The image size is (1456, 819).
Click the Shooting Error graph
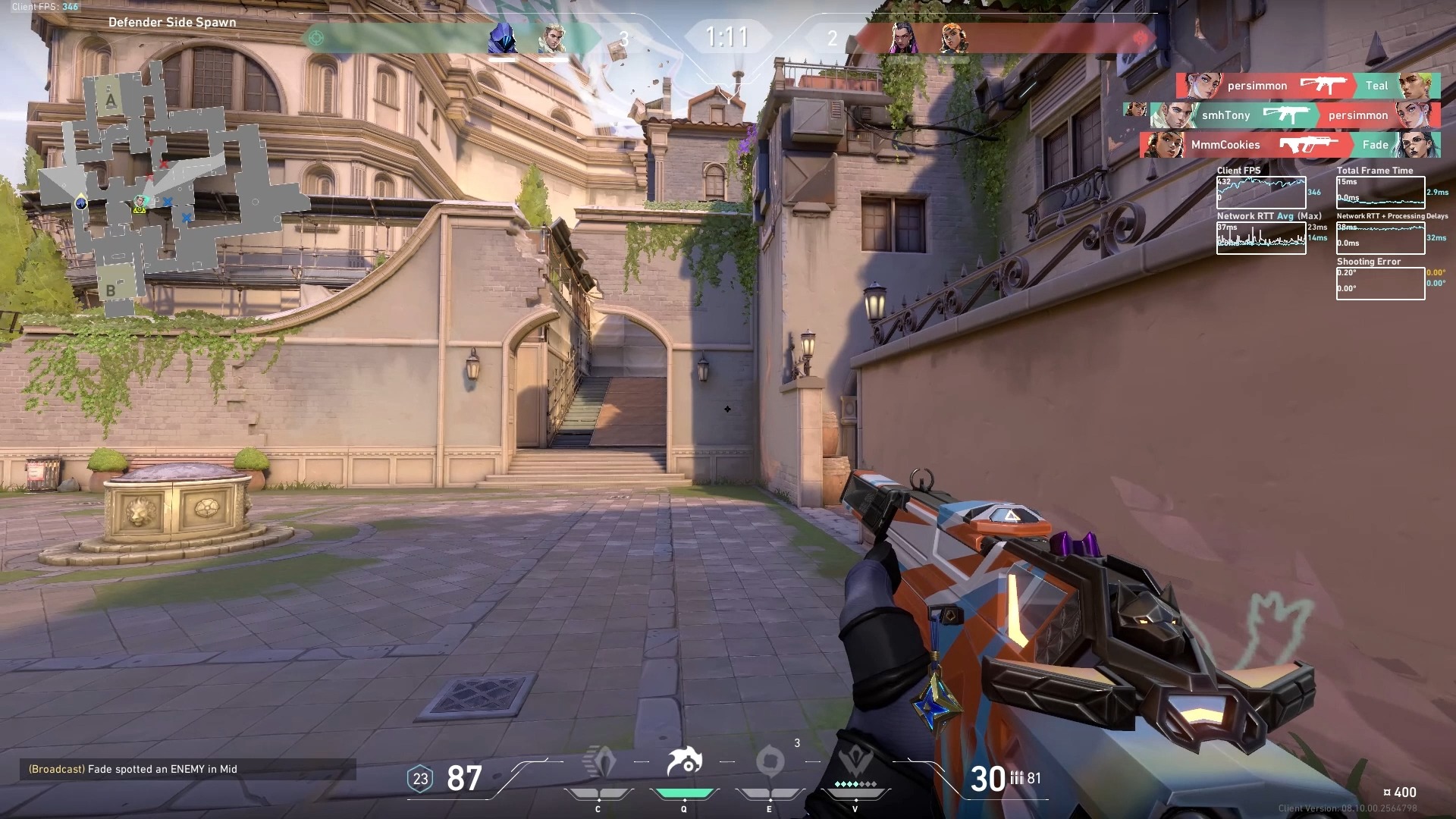[1380, 283]
